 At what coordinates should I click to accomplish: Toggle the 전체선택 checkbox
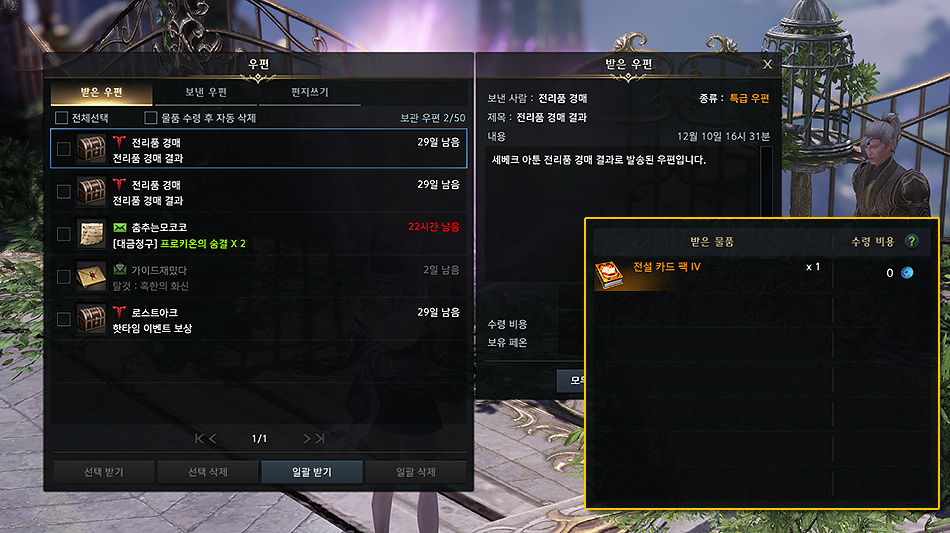[x=62, y=118]
